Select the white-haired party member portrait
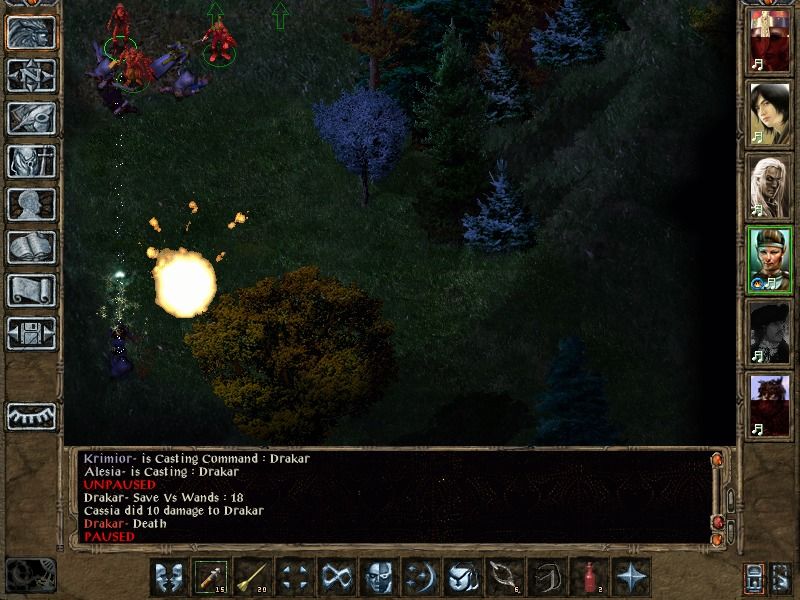Viewport: 800px width, 600px height. tap(770, 186)
